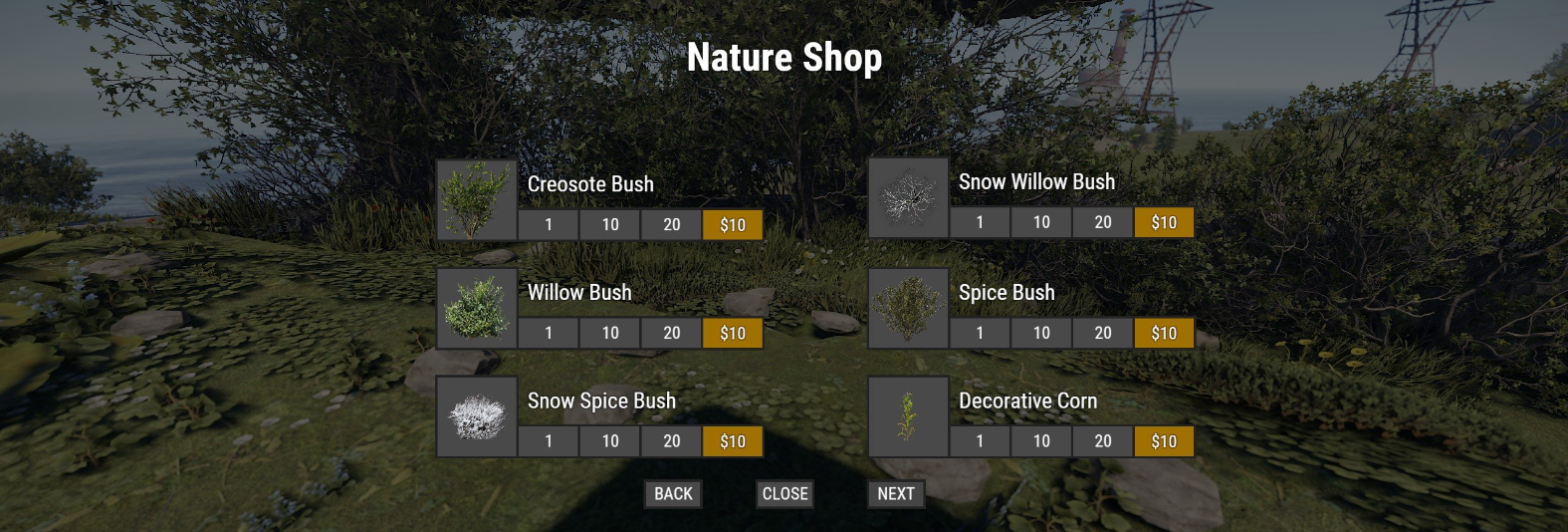The image size is (1568, 532).
Task: Select the Snow Willow Bush thumbnail
Action: coord(908,198)
